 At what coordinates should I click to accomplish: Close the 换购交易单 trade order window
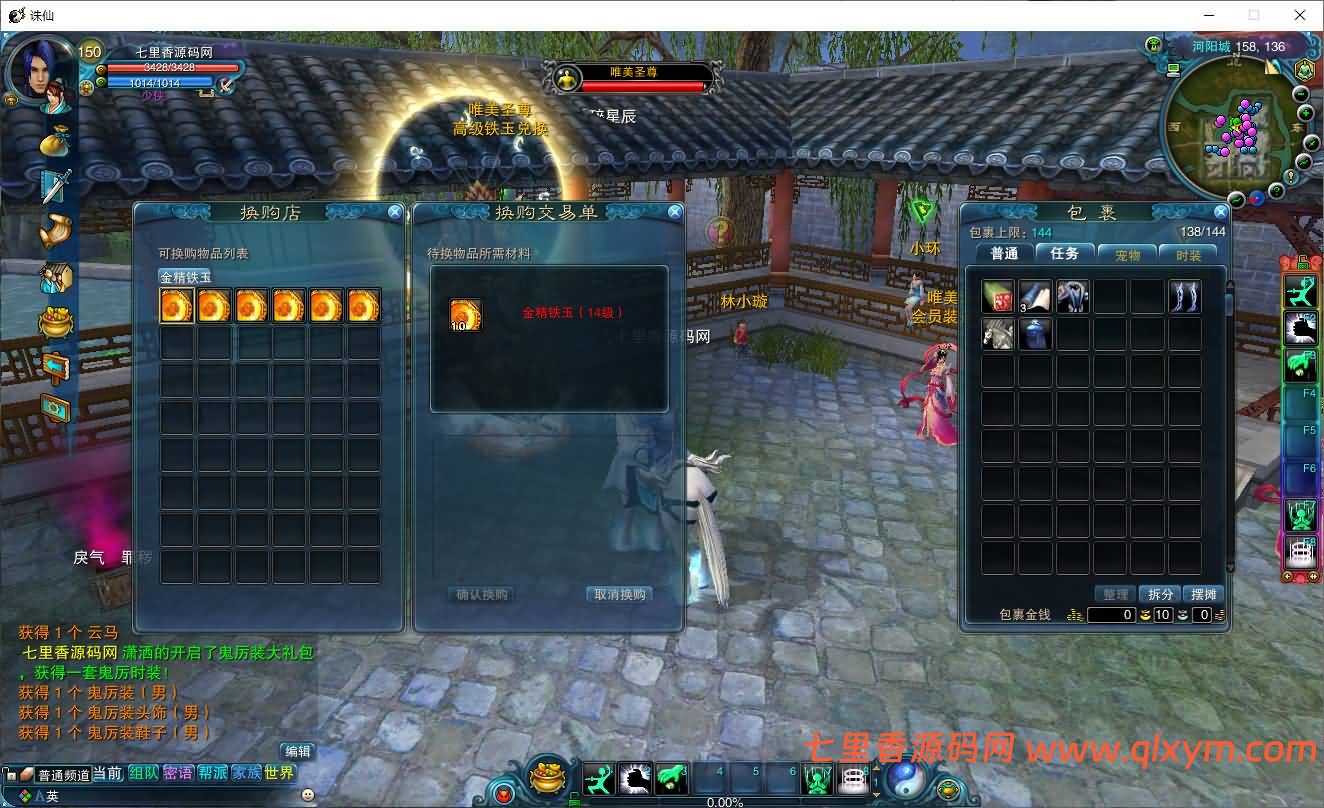coord(675,212)
